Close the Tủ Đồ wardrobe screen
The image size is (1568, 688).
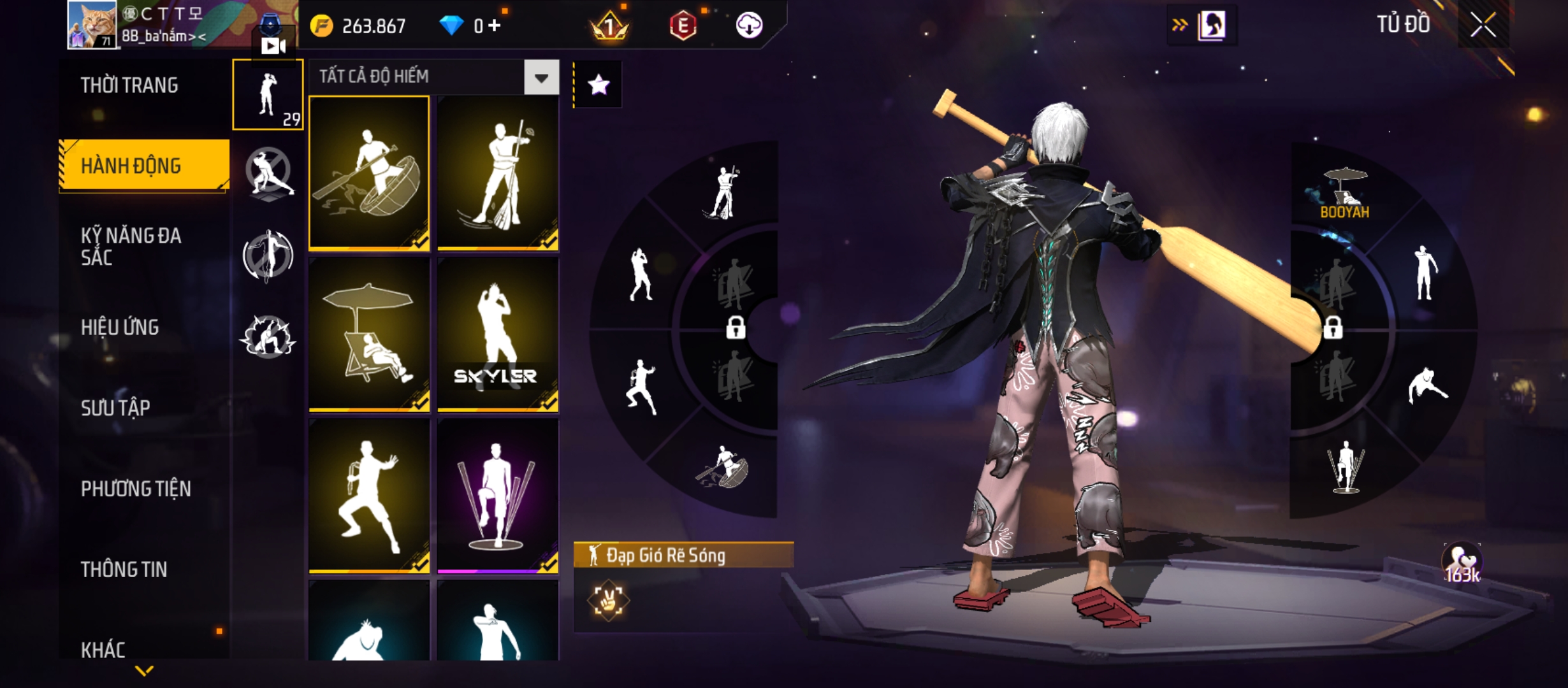(x=1483, y=25)
